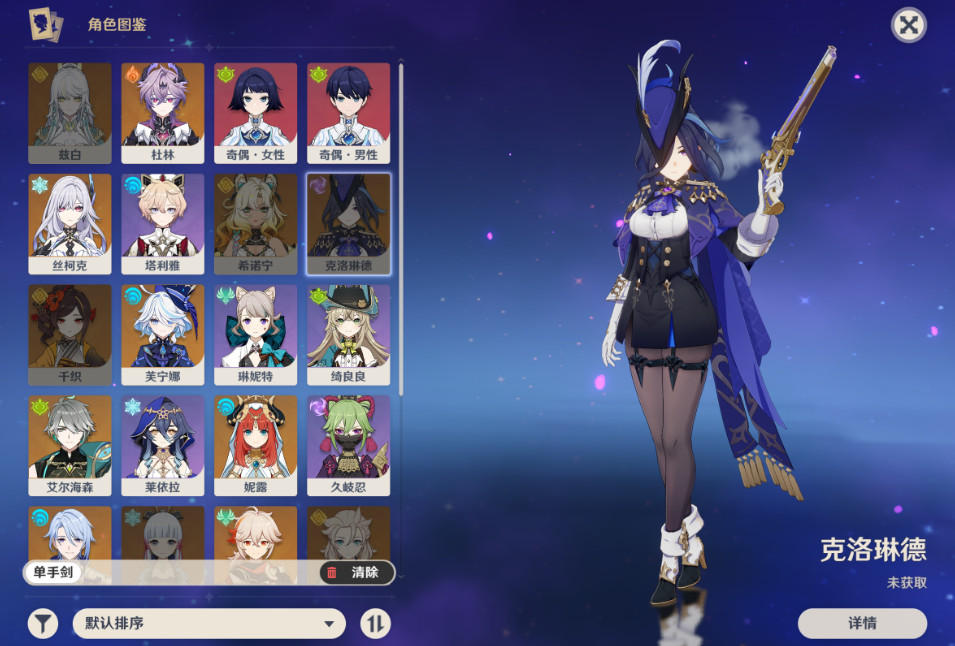Image resolution: width=955 pixels, height=646 pixels.
Task: Close the character archive screen
Action: point(908,25)
